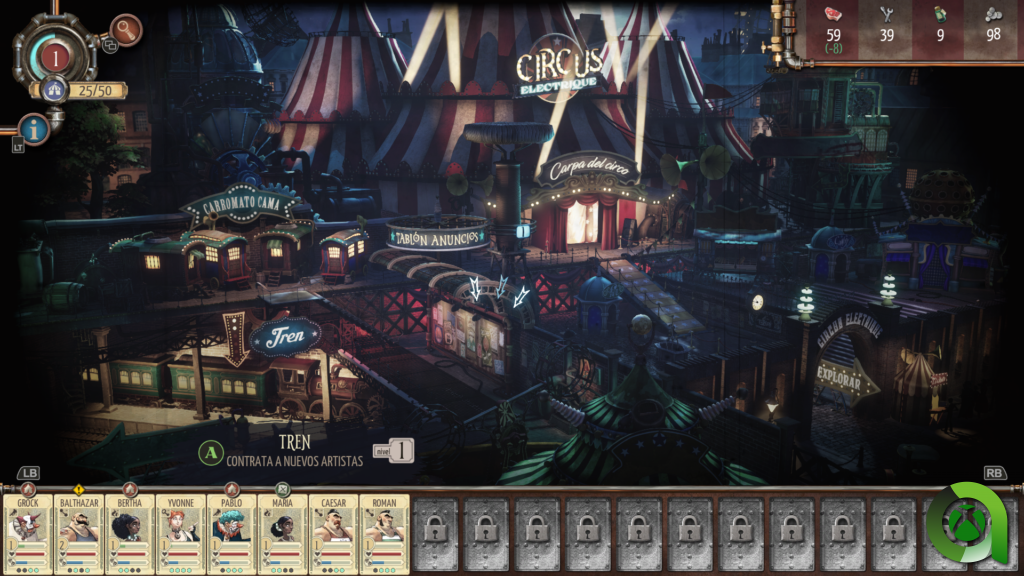The height and width of the screenshot is (576, 1024).
Task: Select Grock's character card
Action: coord(28,534)
